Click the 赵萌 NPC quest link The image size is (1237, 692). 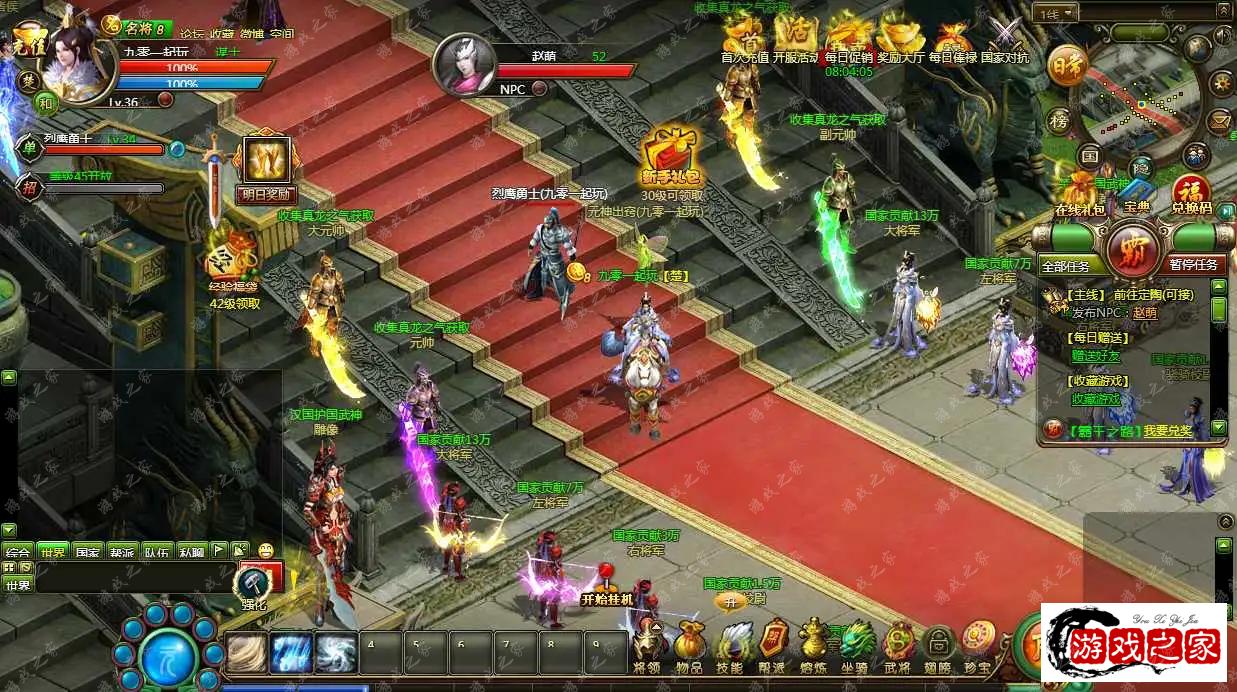pyautogui.click(x=1144, y=312)
